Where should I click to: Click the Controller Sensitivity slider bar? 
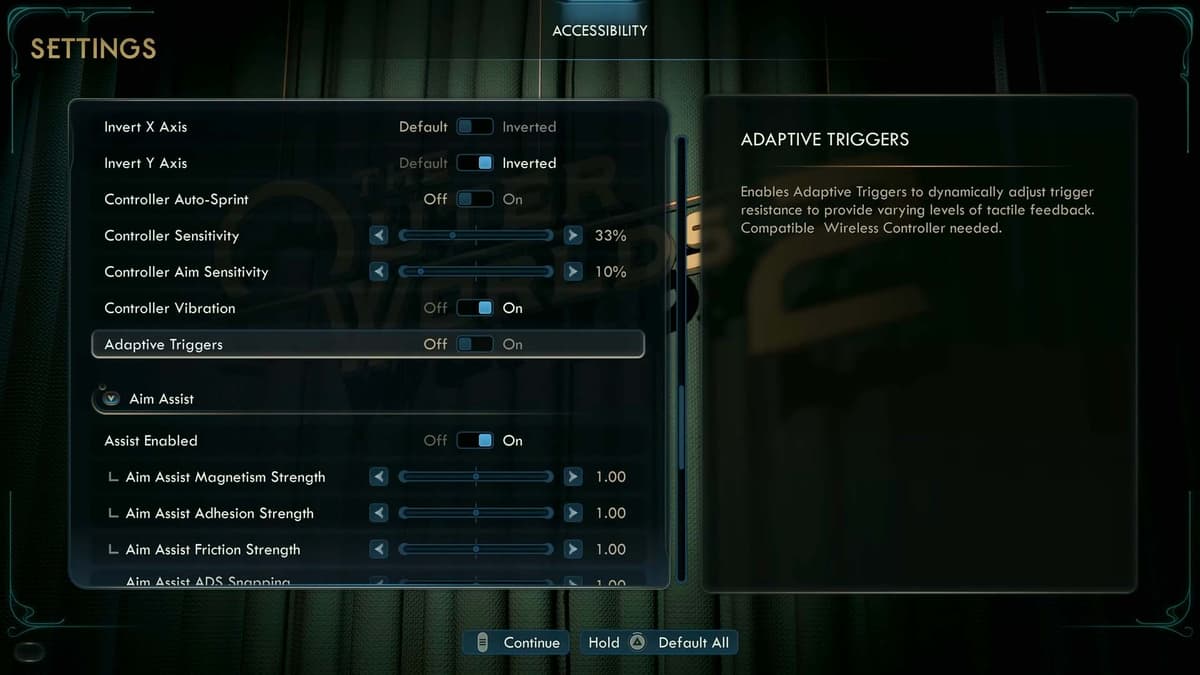click(476, 236)
